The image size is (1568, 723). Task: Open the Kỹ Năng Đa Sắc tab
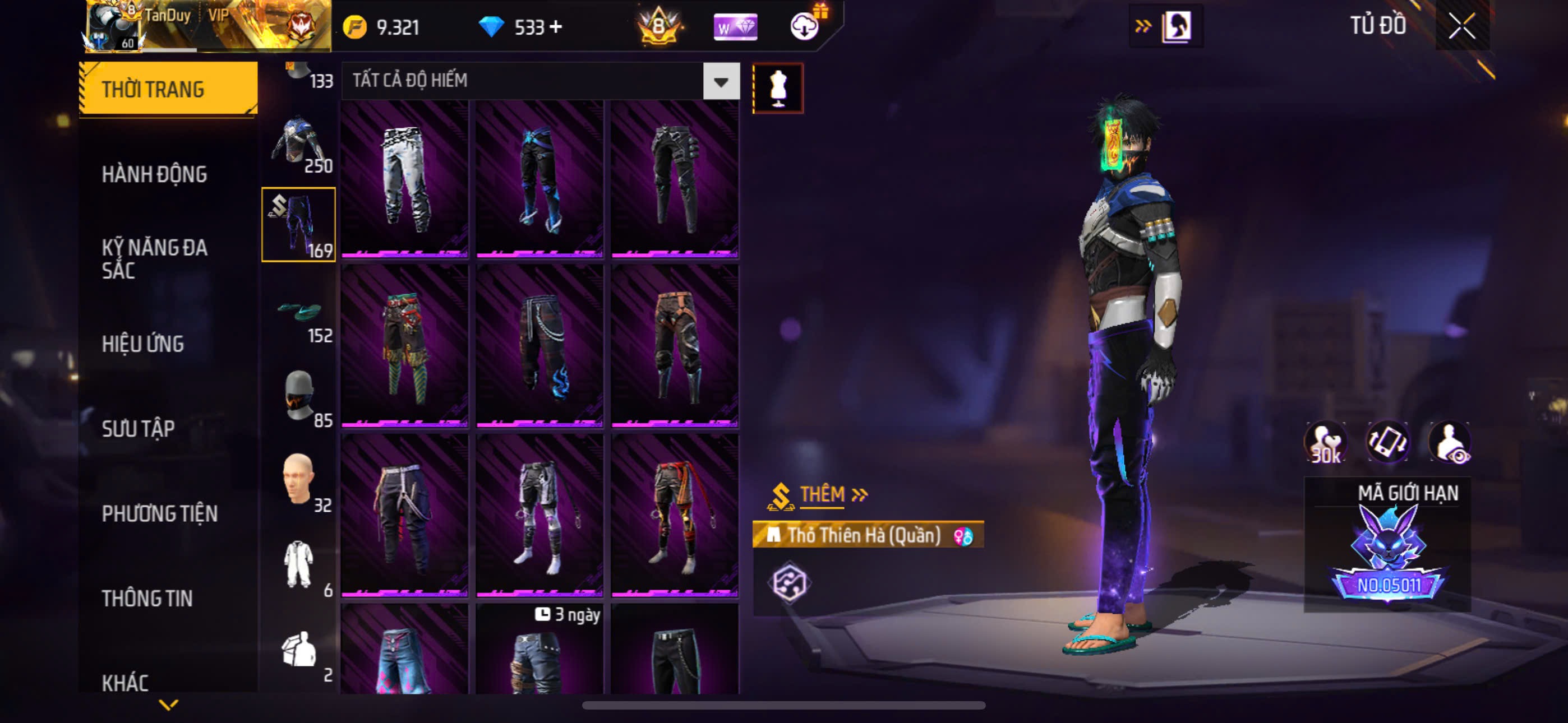click(155, 258)
